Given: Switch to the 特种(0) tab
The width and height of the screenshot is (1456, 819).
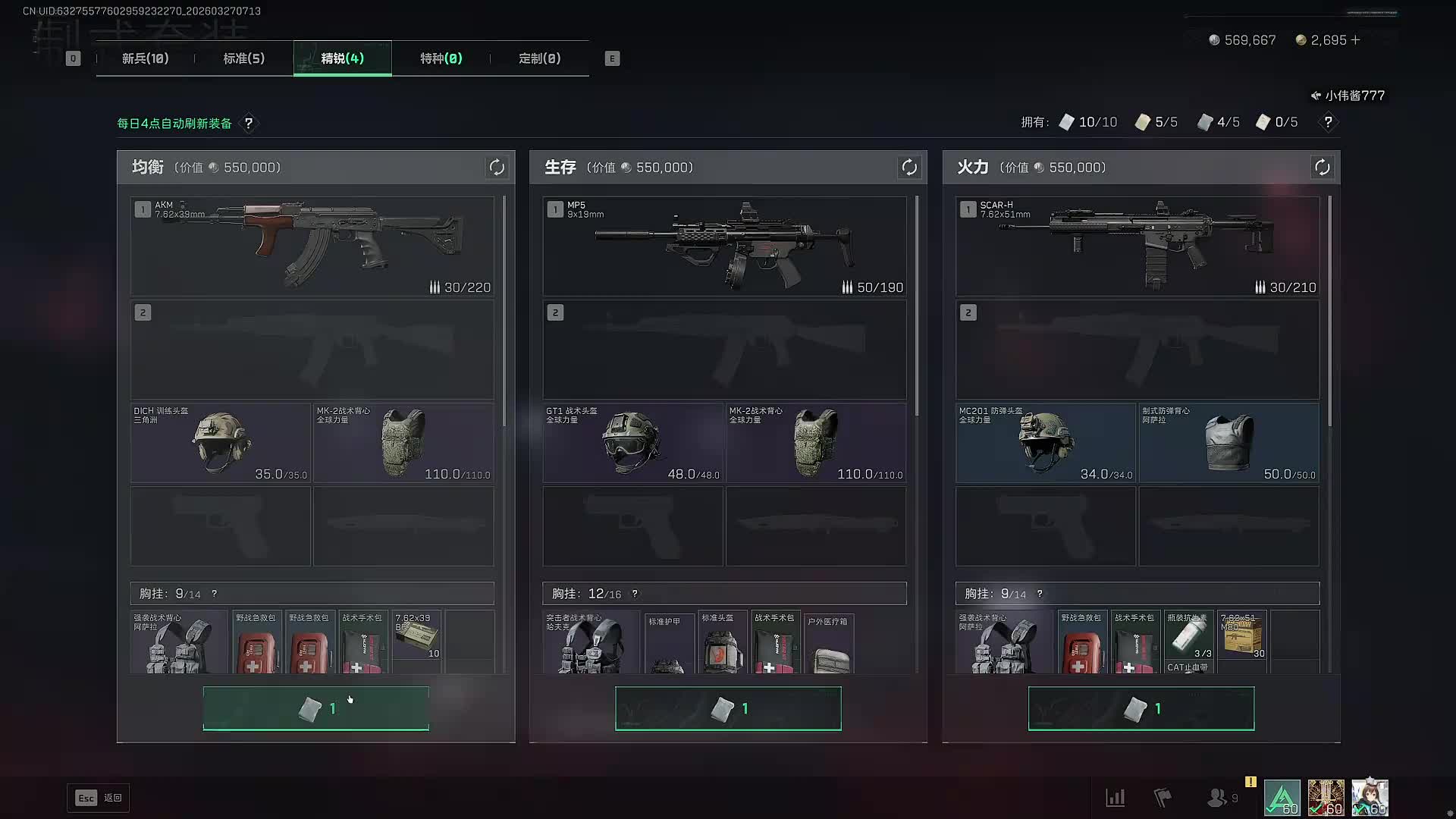Looking at the screenshot, I should [x=441, y=58].
